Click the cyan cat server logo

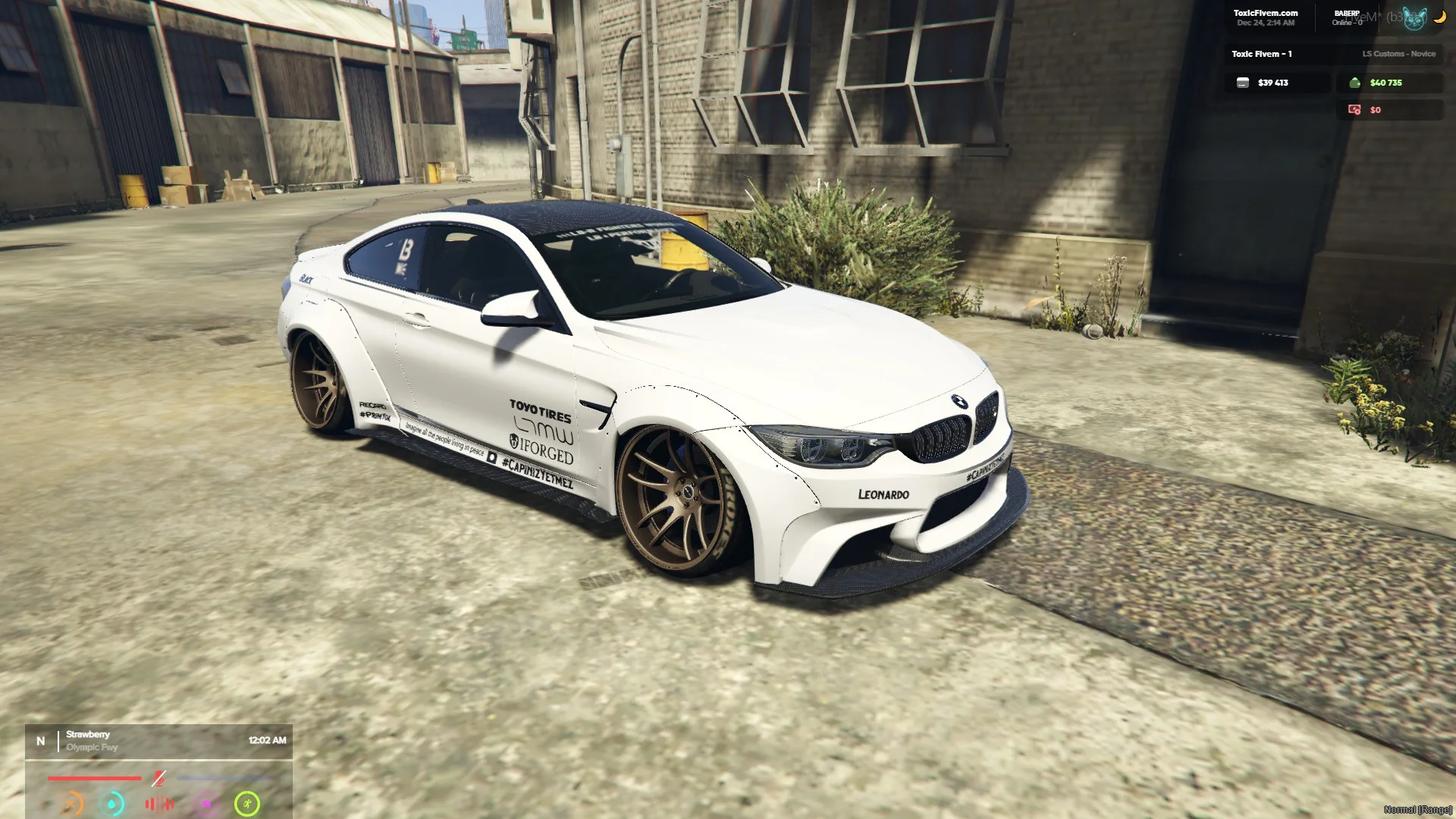[1414, 18]
